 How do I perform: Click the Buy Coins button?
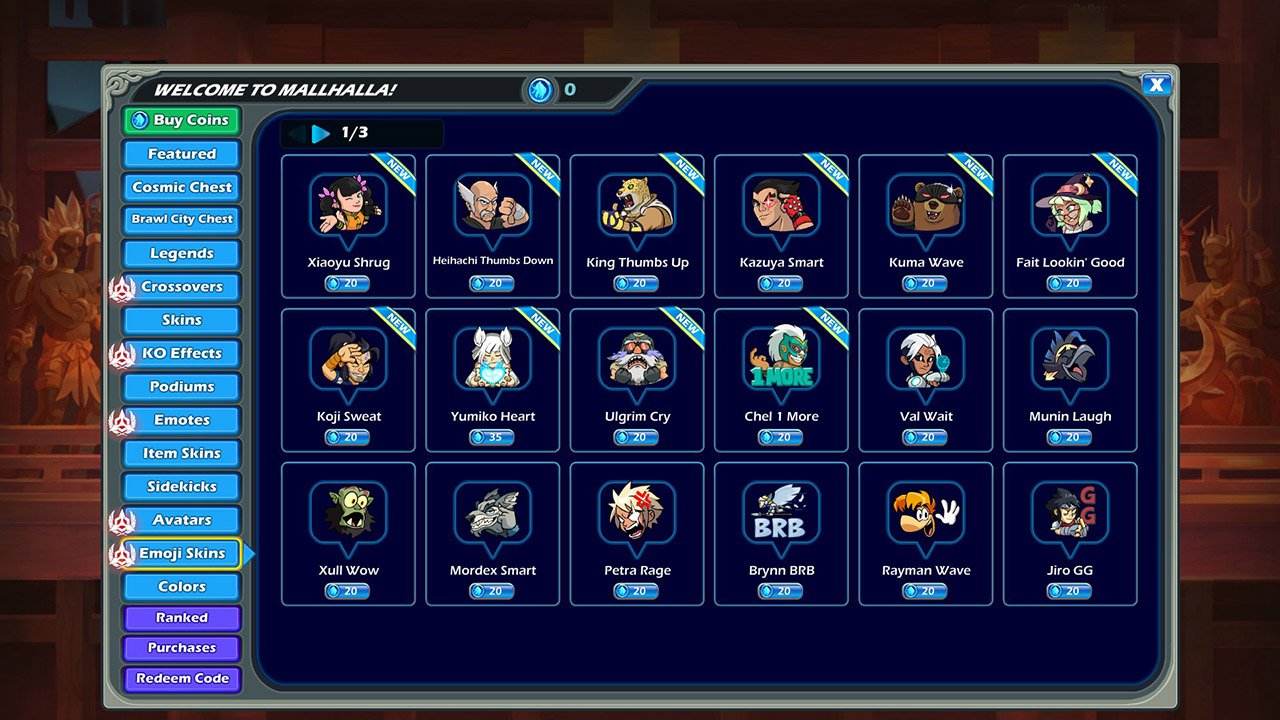[x=180, y=120]
